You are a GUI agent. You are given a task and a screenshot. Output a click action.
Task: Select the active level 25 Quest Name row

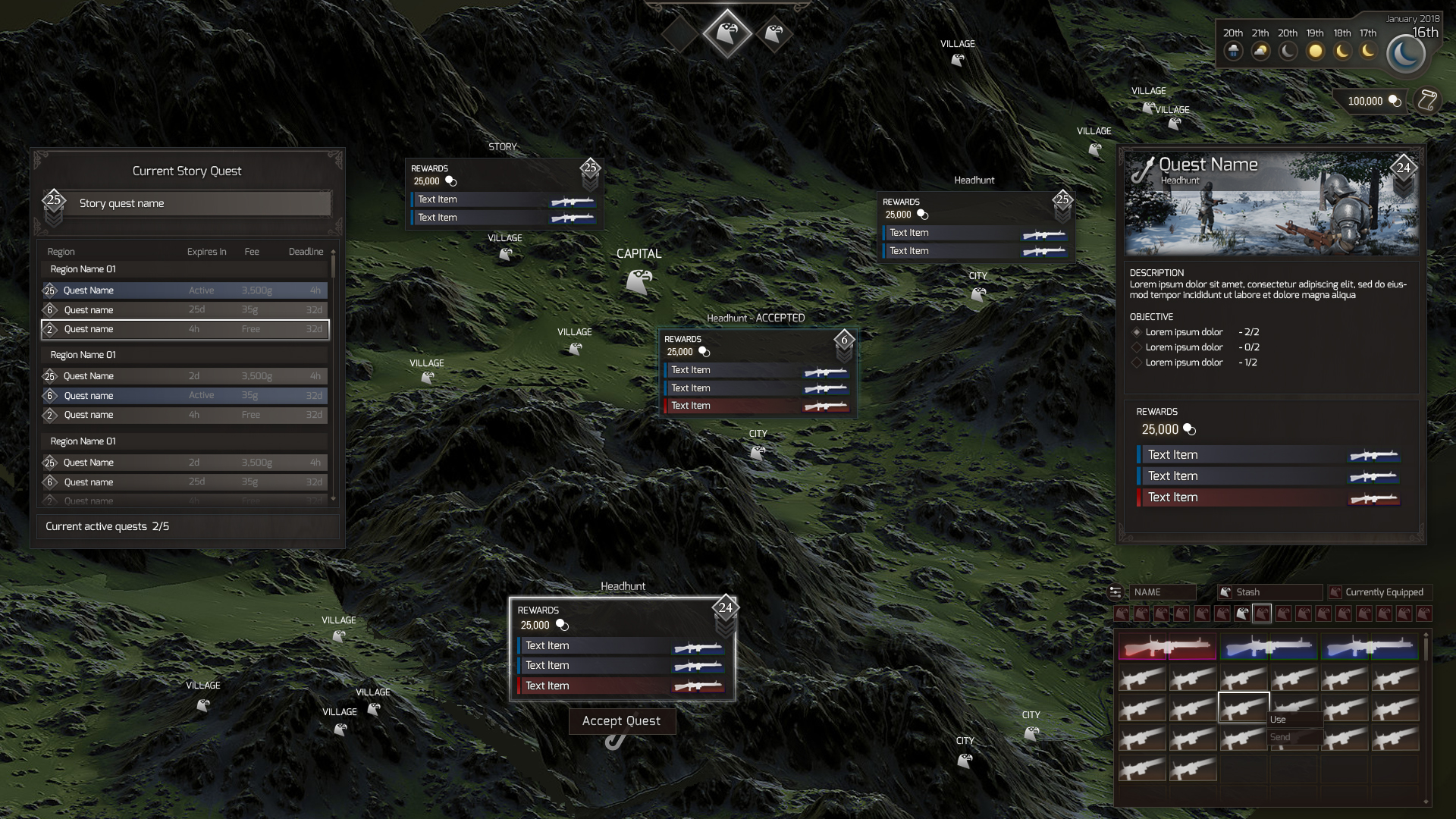coord(185,290)
